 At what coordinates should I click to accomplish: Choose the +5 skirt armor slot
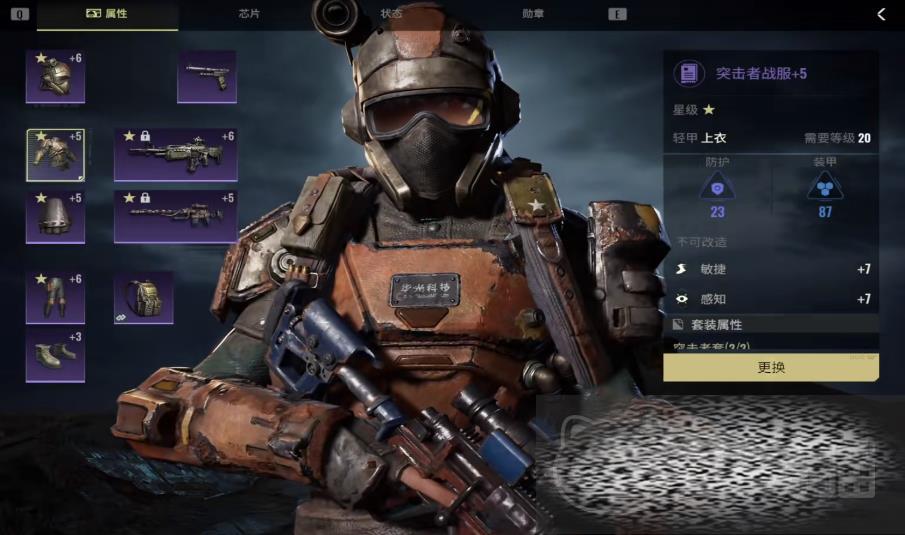[55, 216]
